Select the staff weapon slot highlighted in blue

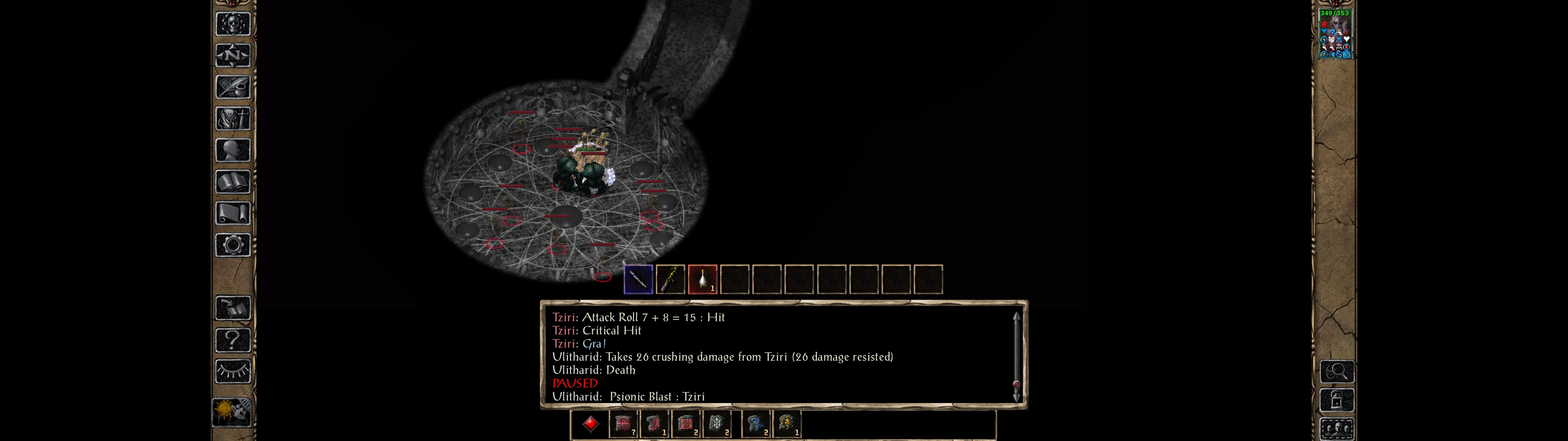[x=638, y=280]
